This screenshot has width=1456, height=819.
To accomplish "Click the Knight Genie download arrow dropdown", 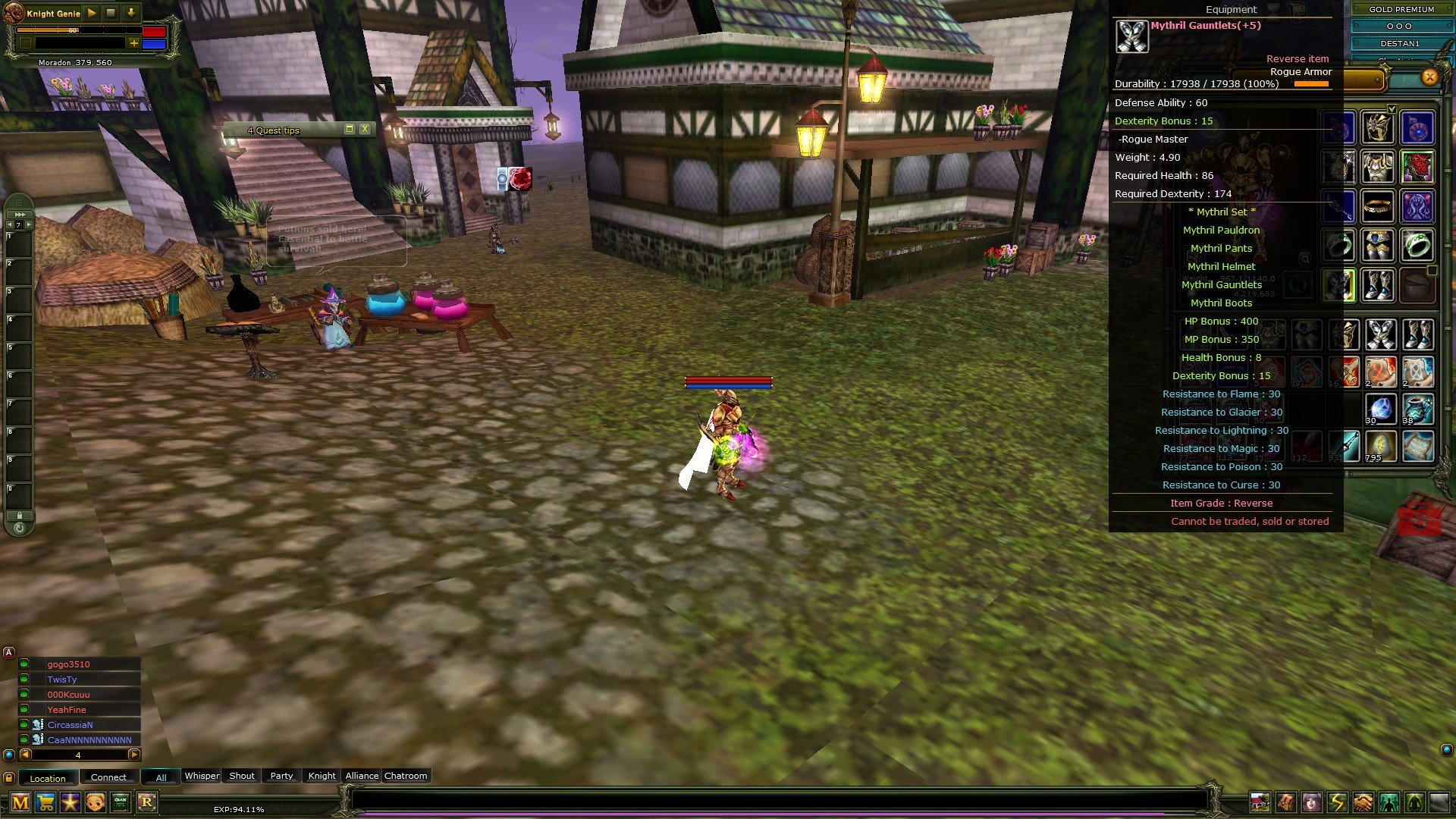I will click(x=130, y=14).
